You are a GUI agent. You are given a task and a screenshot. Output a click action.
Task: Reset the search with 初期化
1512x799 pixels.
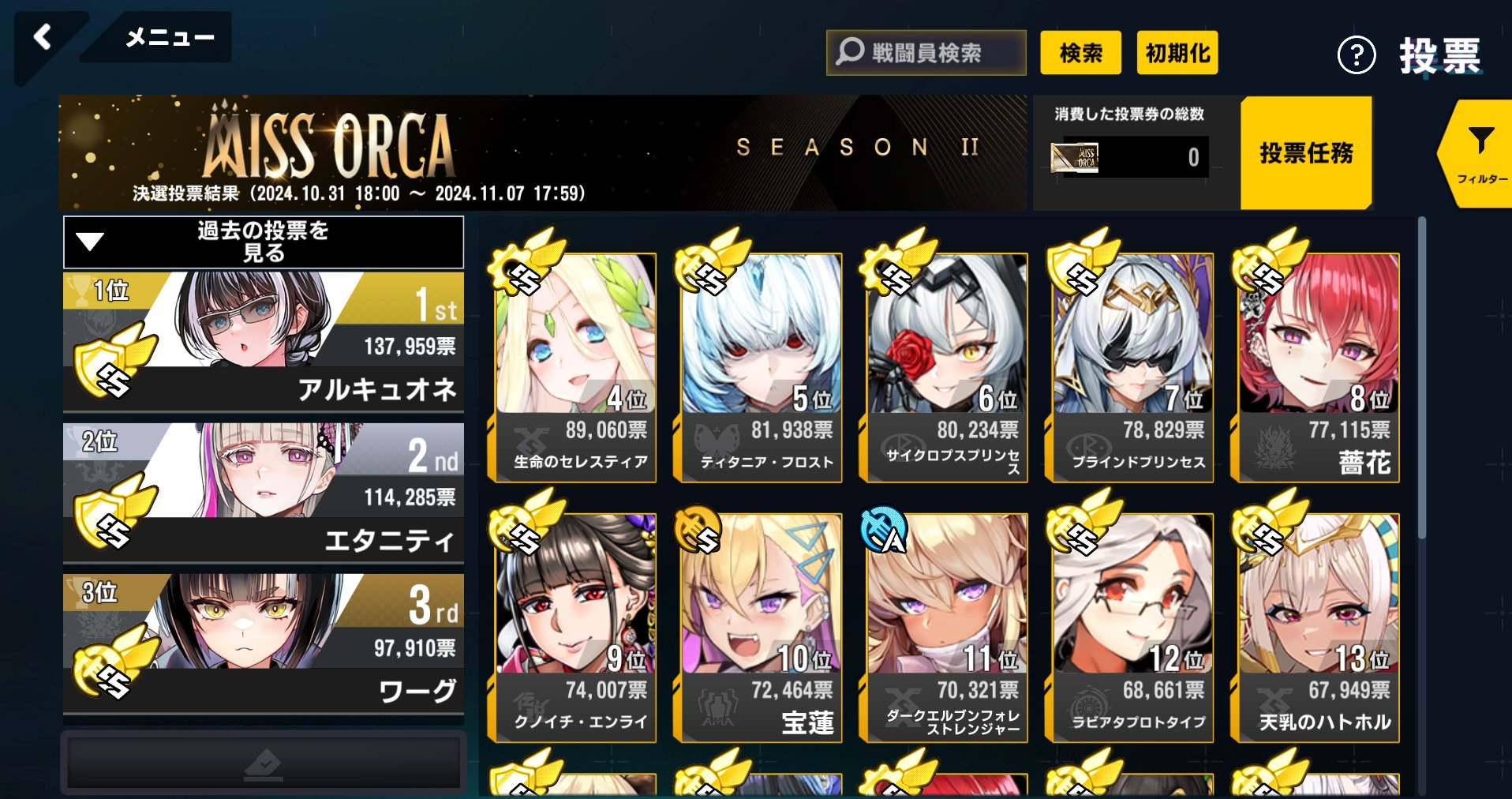(1177, 53)
